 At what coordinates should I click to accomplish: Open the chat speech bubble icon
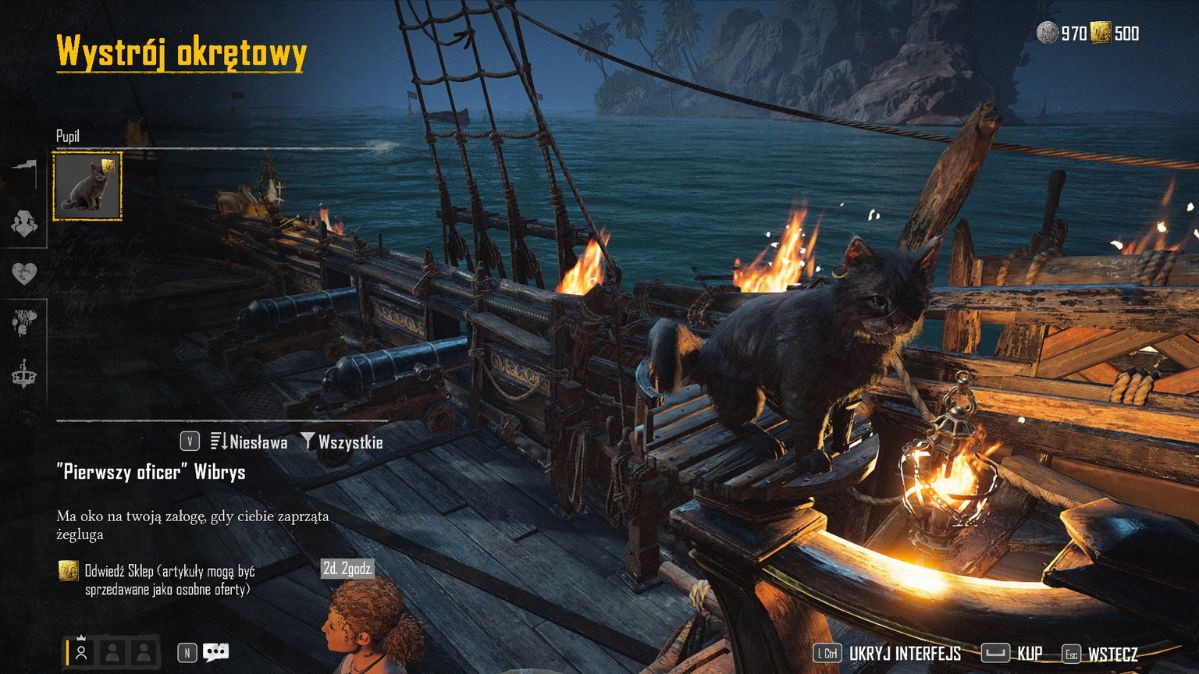click(216, 652)
